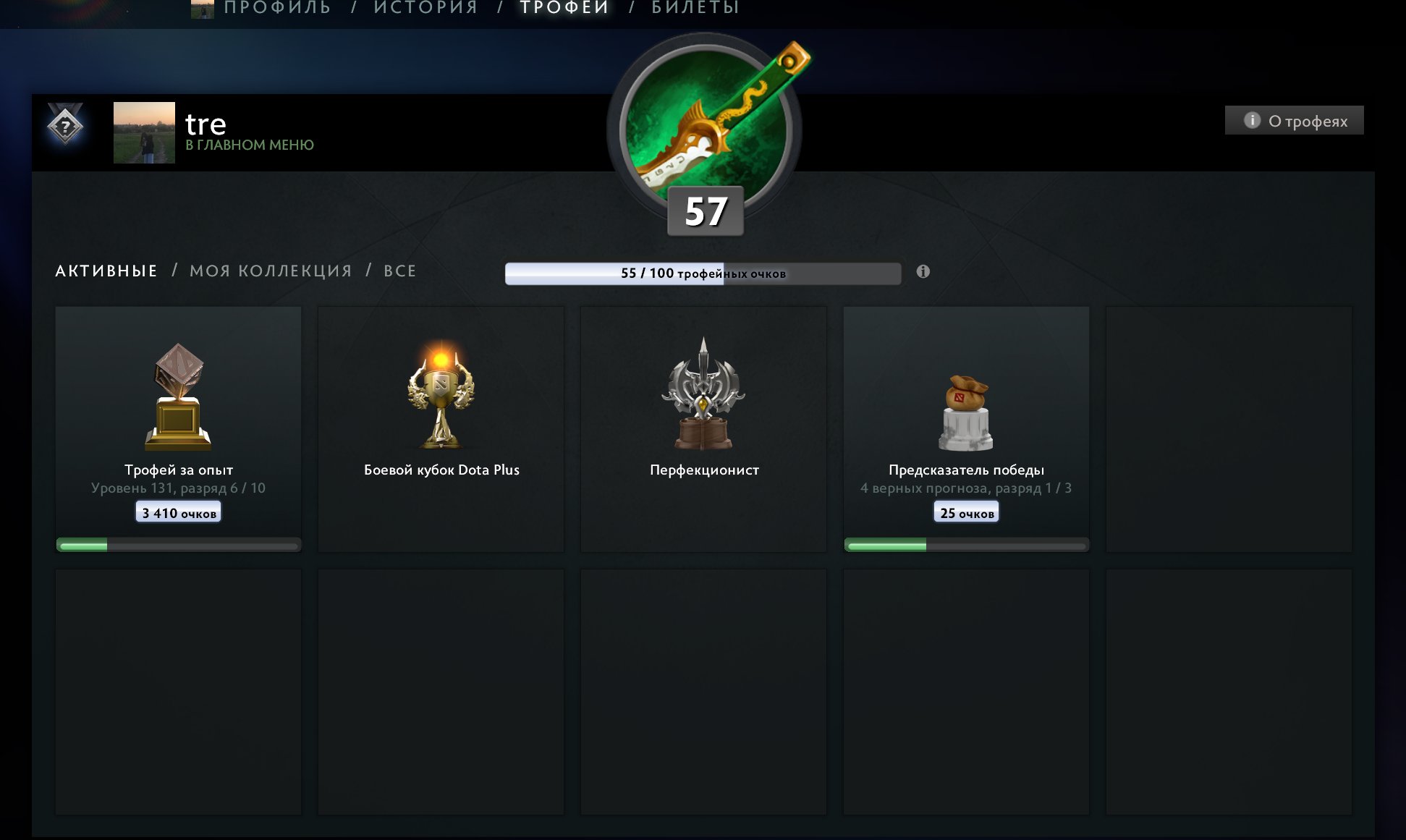
Task: Click the 55 / 100 trophy points progress bar
Action: [703, 274]
